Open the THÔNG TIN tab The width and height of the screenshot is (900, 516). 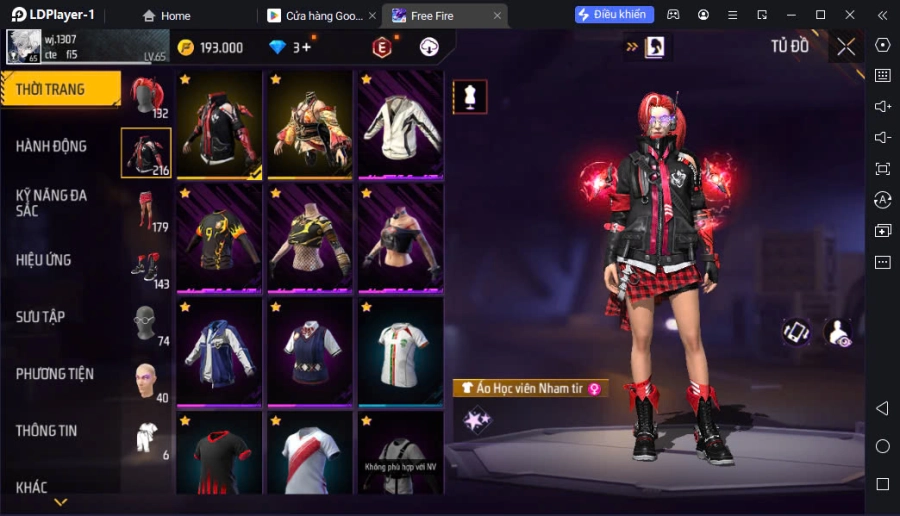coord(47,431)
